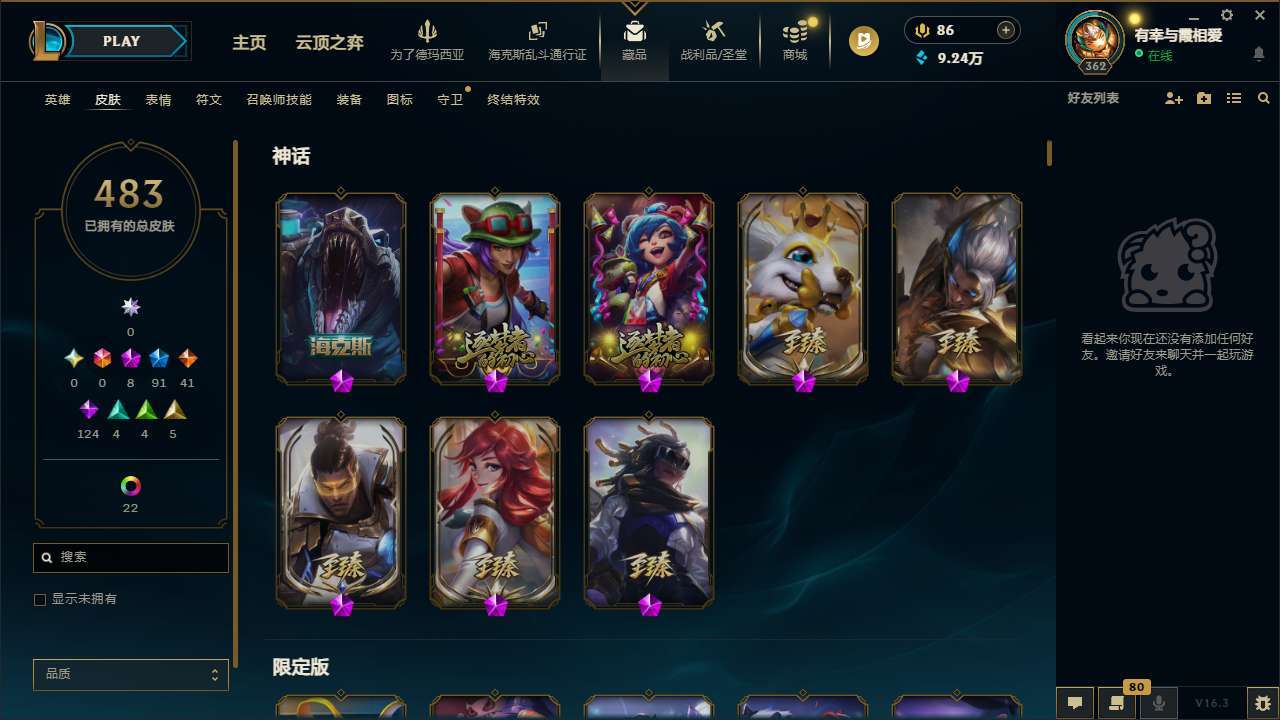
Task: Open the 商城 store icon
Action: tap(794, 40)
